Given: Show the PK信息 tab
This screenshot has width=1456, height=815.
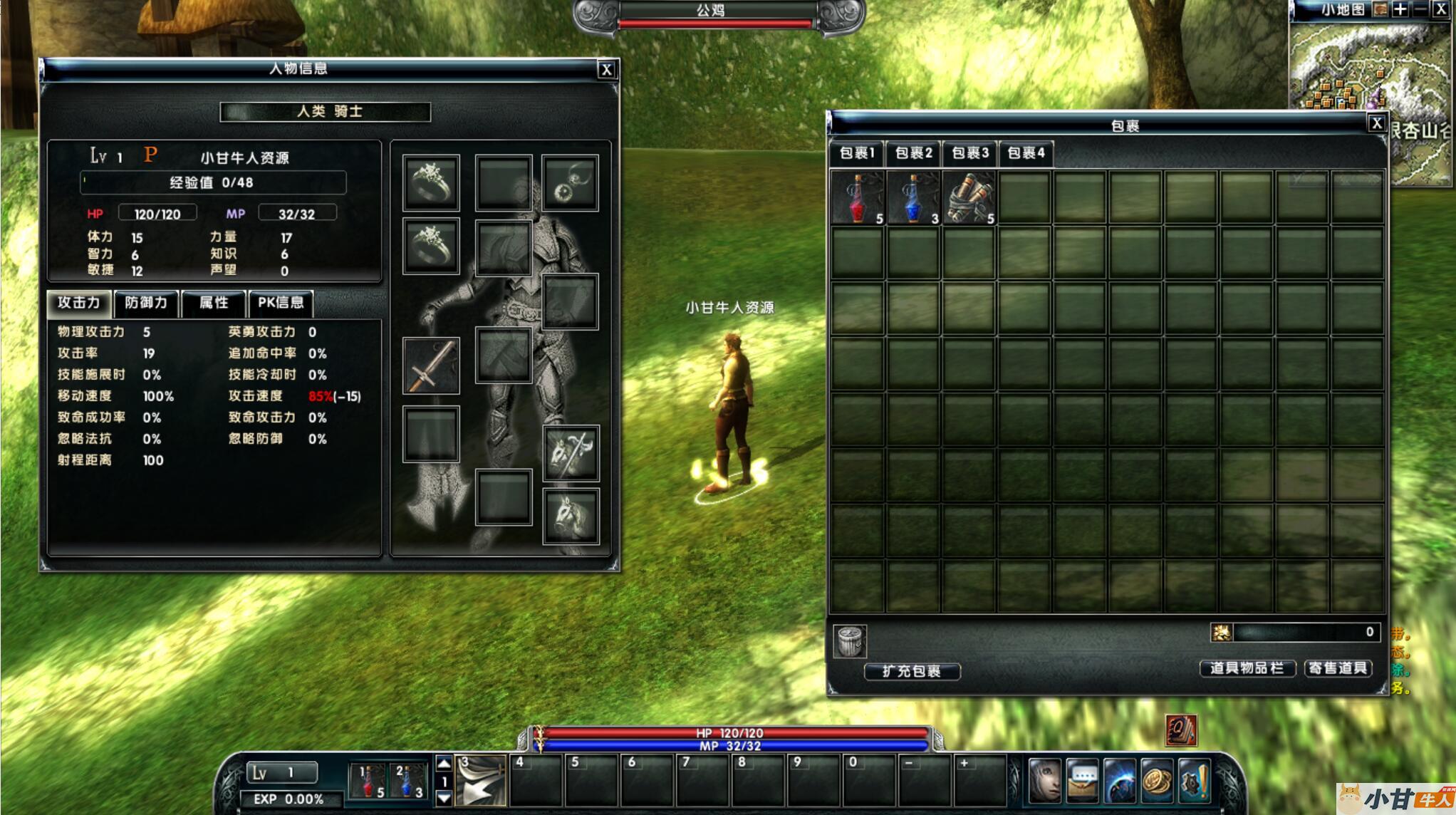Looking at the screenshot, I should click(281, 303).
